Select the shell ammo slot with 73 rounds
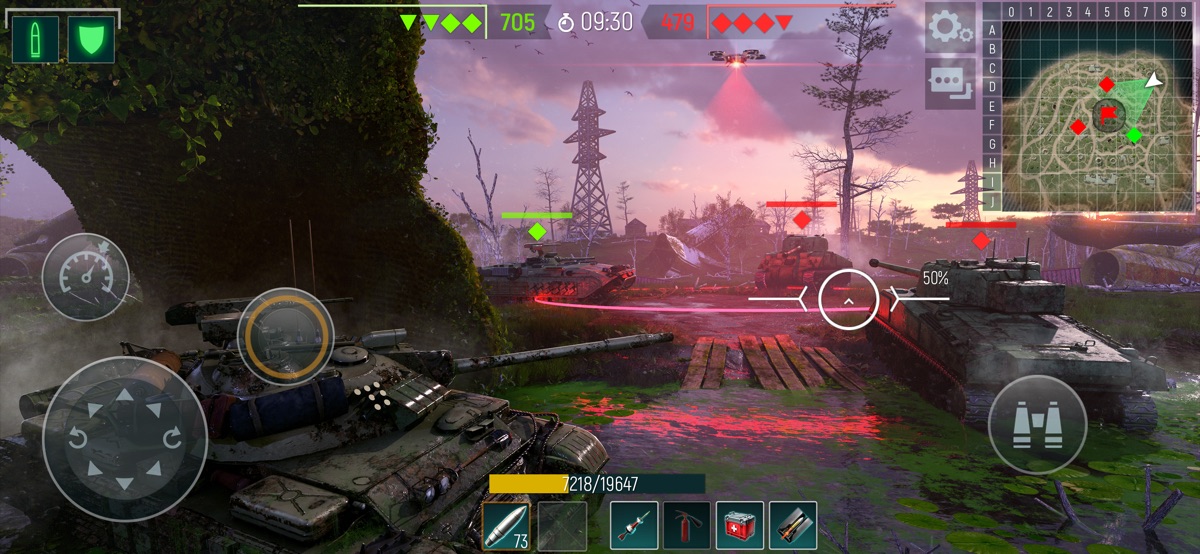Viewport: 1200px width, 554px height. (506, 526)
